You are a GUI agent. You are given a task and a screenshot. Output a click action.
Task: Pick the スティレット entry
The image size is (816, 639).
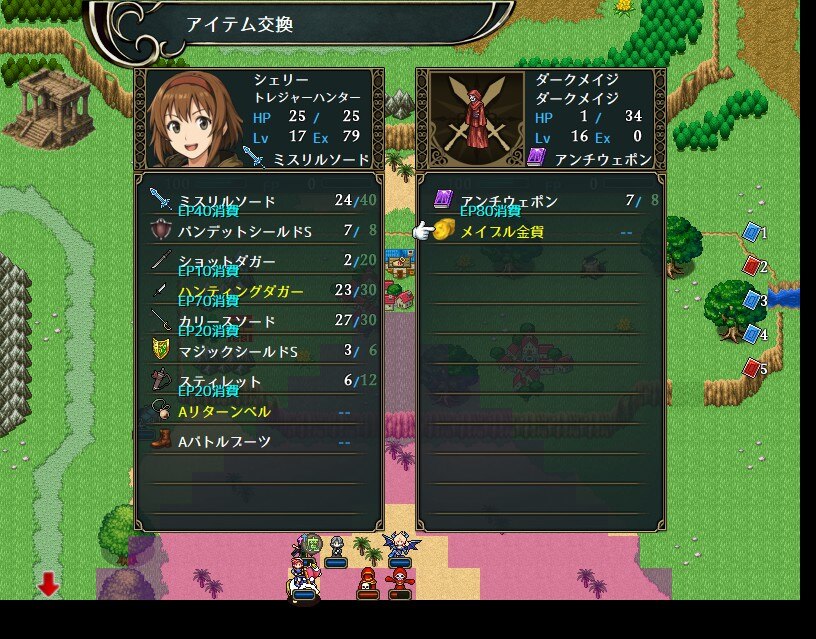[258, 381]
